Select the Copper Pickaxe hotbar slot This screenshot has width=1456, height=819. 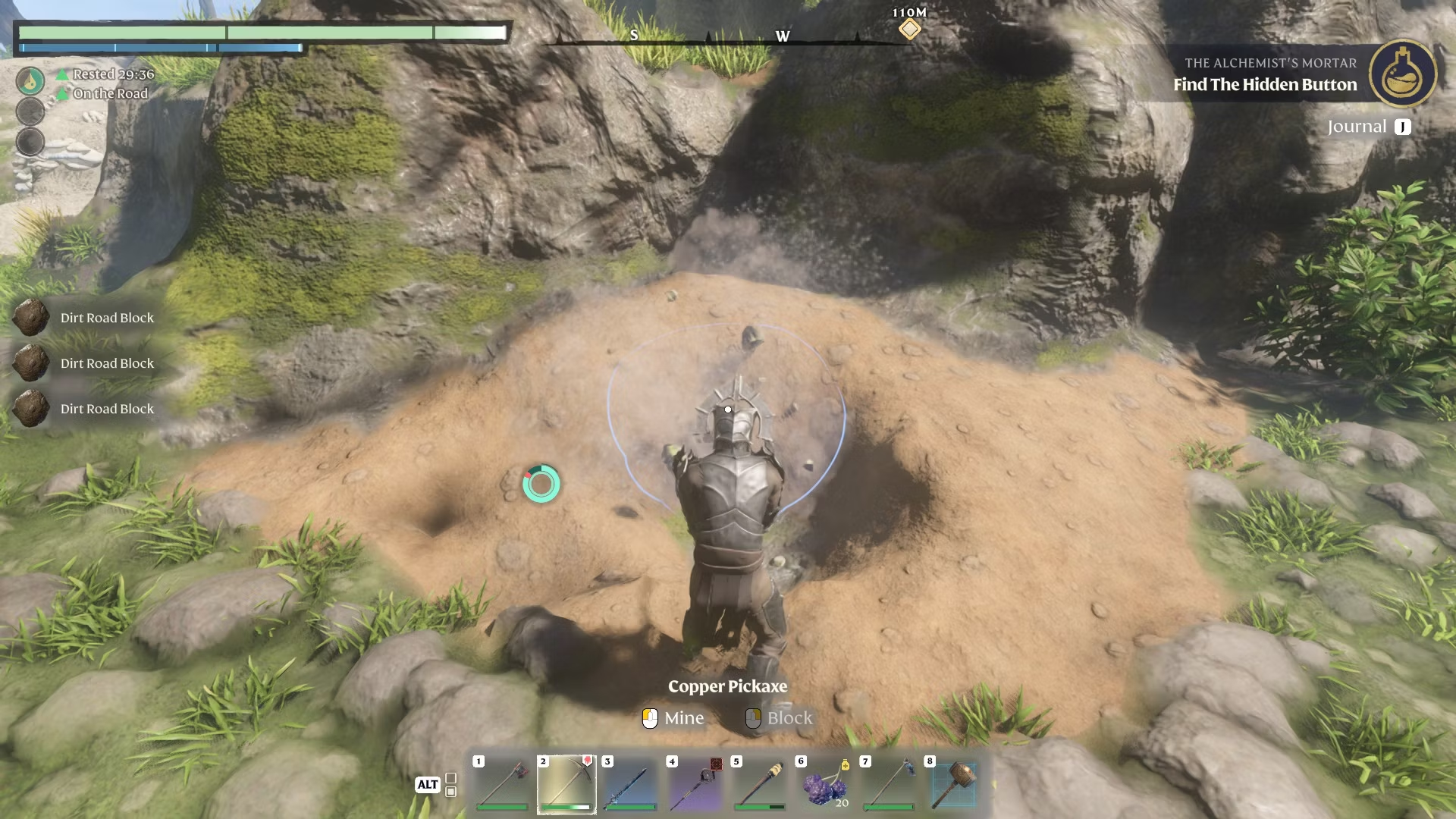pos(566,783)
